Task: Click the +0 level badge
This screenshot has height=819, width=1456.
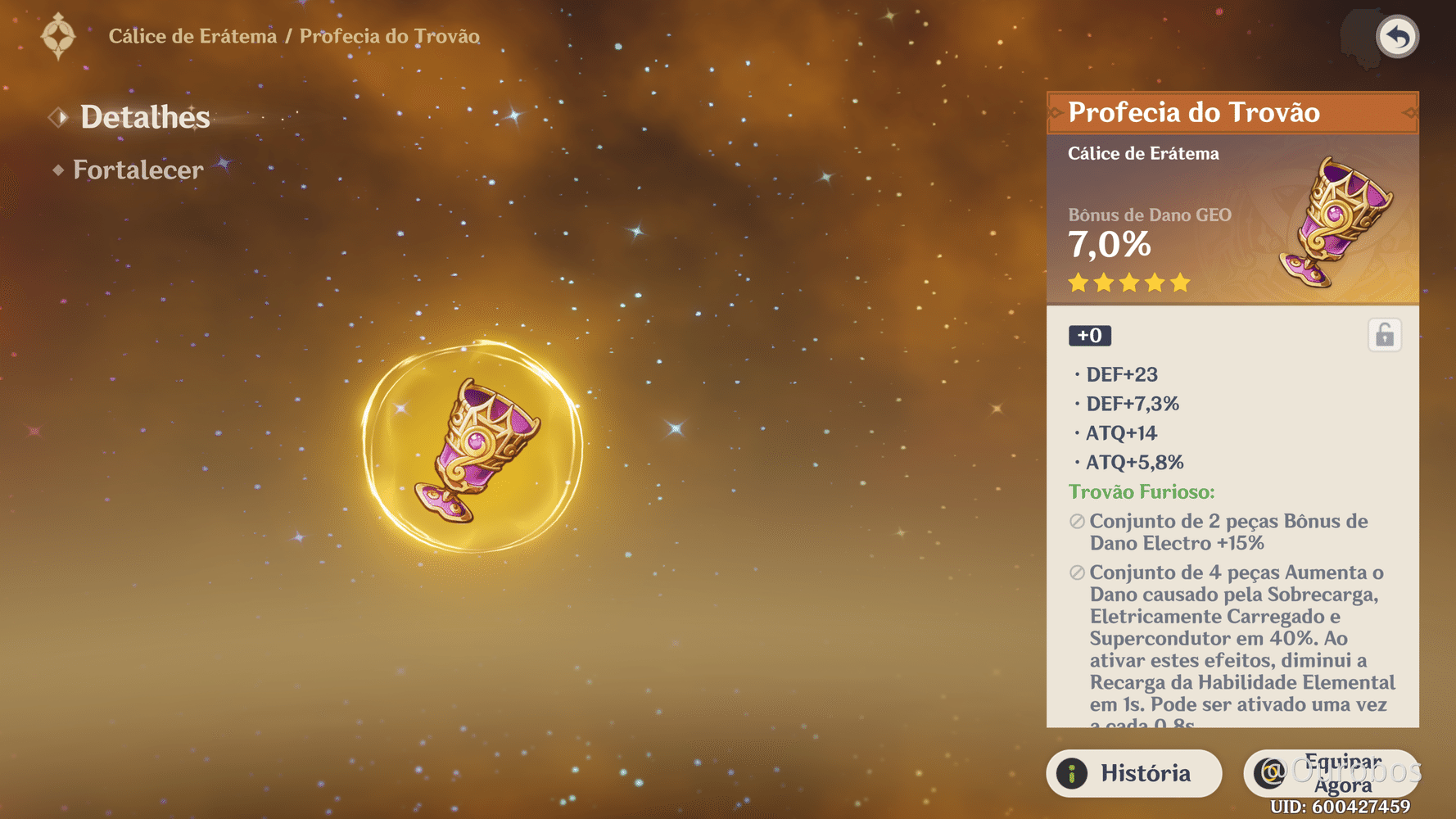Action: pos(1090,335)
